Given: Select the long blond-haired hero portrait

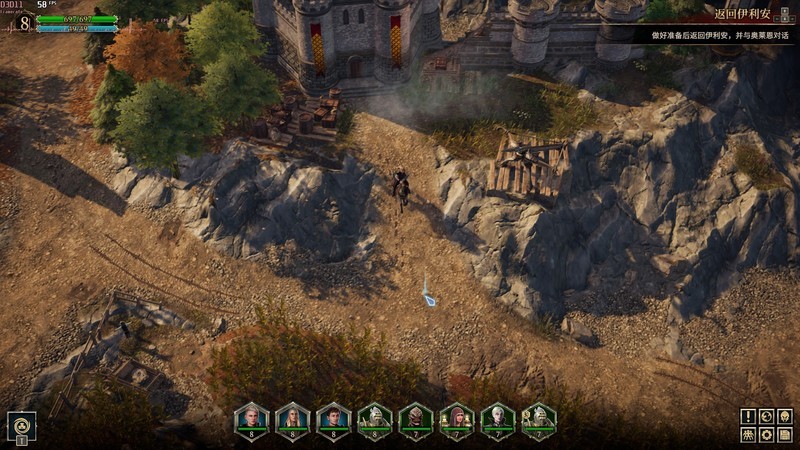Looking at the screenshot, I should (x=292, y=418).
